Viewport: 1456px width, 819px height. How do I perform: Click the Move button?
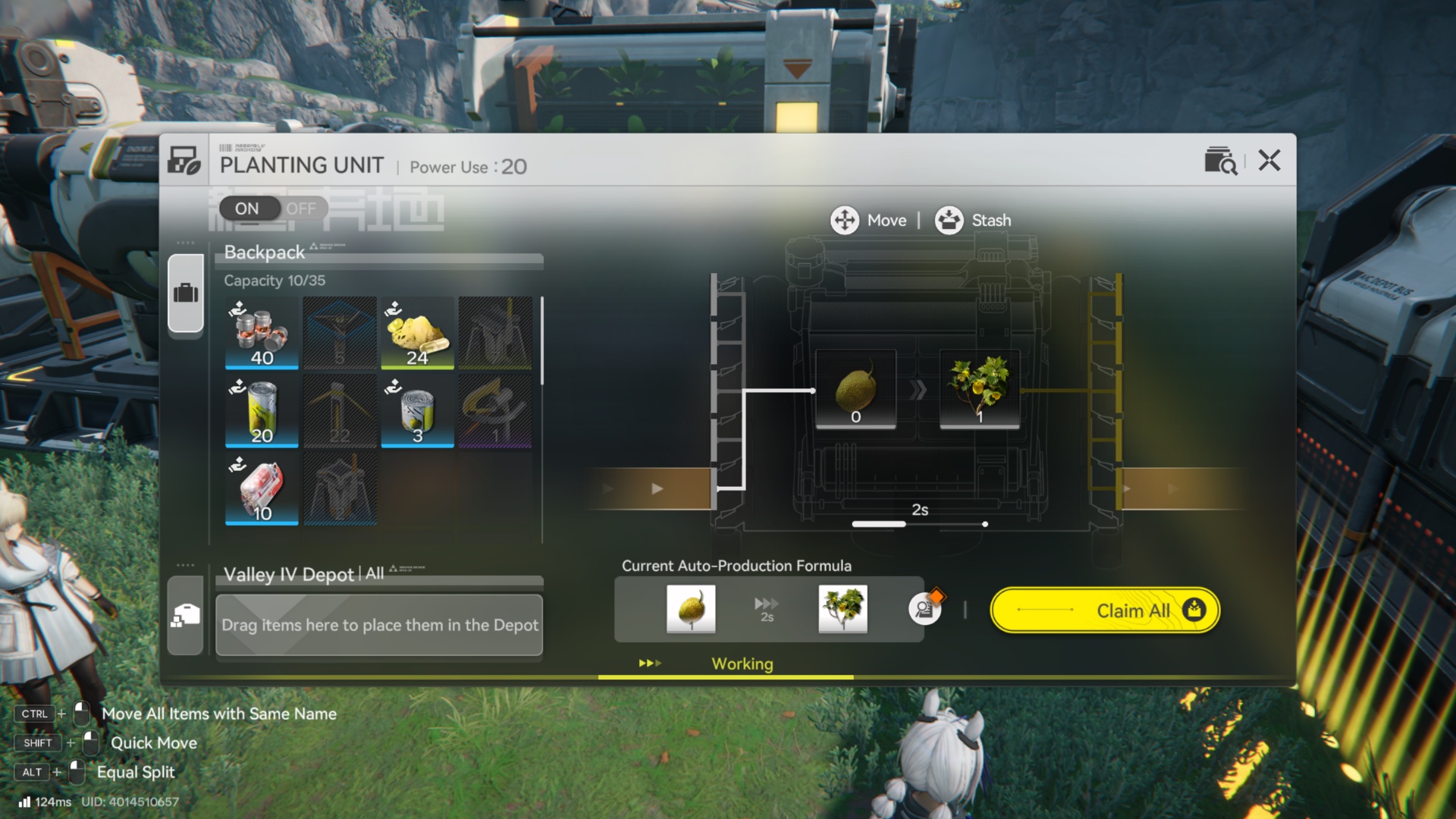(869, 220)
